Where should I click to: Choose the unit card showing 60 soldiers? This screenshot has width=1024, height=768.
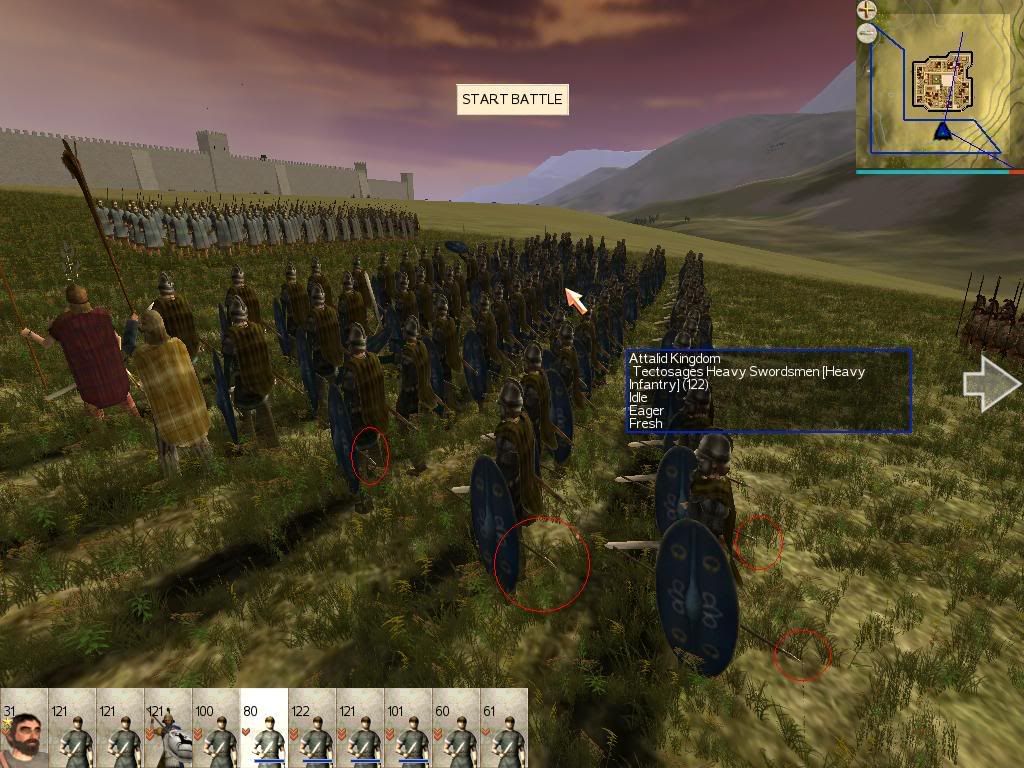[x=456, y=728]
